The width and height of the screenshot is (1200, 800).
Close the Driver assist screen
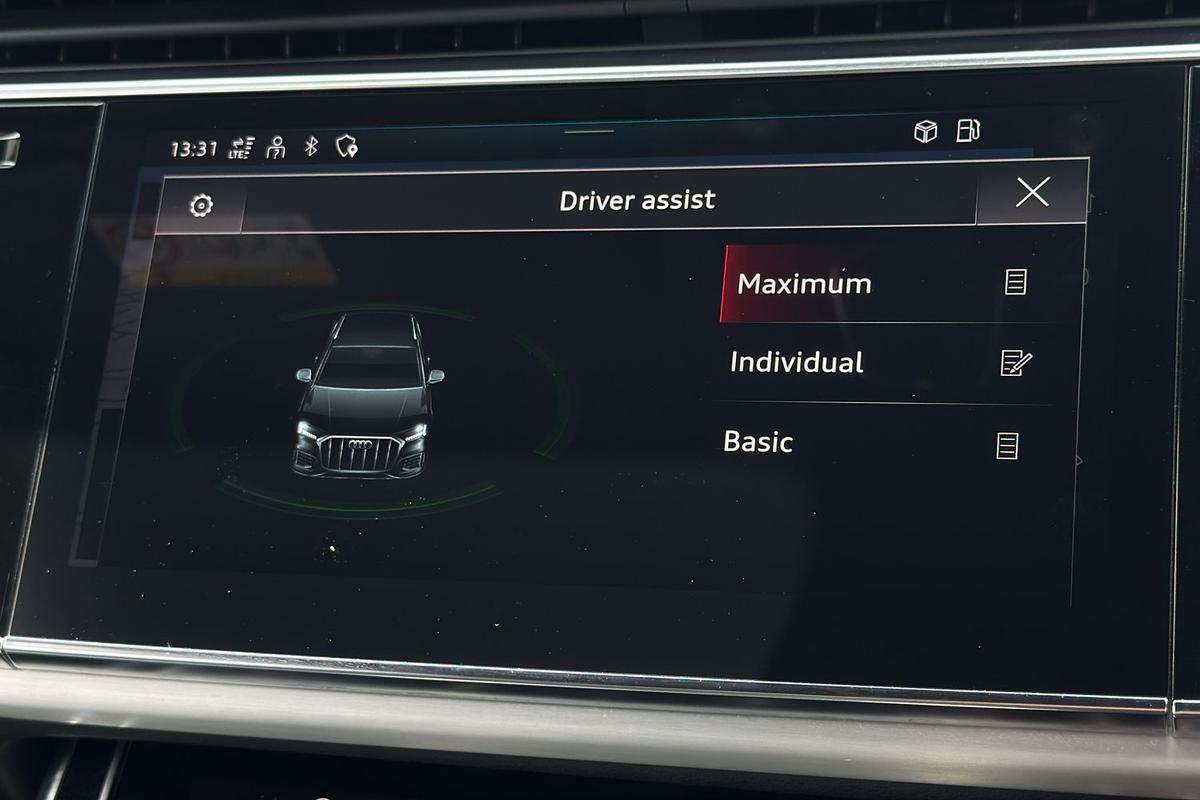[1031, 192]
